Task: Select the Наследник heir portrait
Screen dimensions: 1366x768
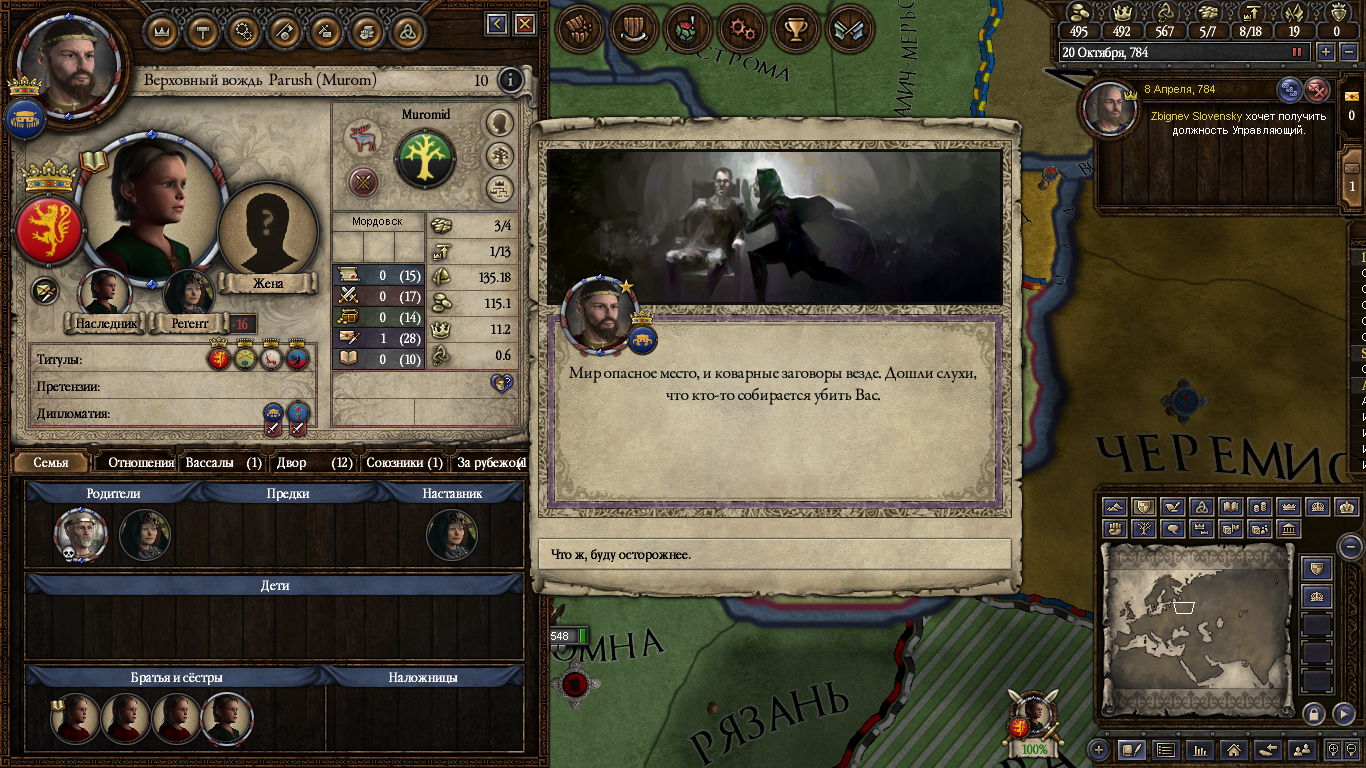Action: pyautogui.click(x=104, y=294)
